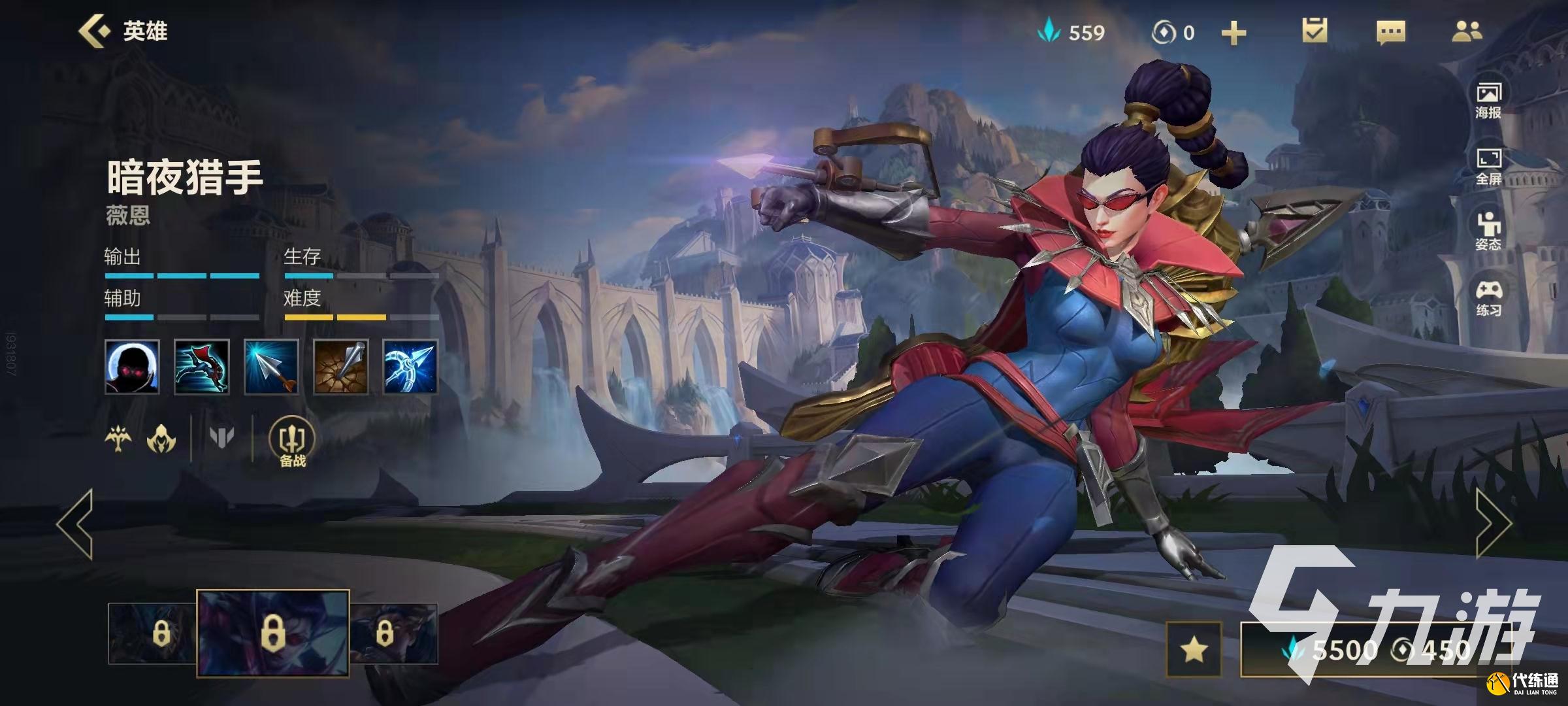Show the next hero with right arrow

(x=1494, y=524)
